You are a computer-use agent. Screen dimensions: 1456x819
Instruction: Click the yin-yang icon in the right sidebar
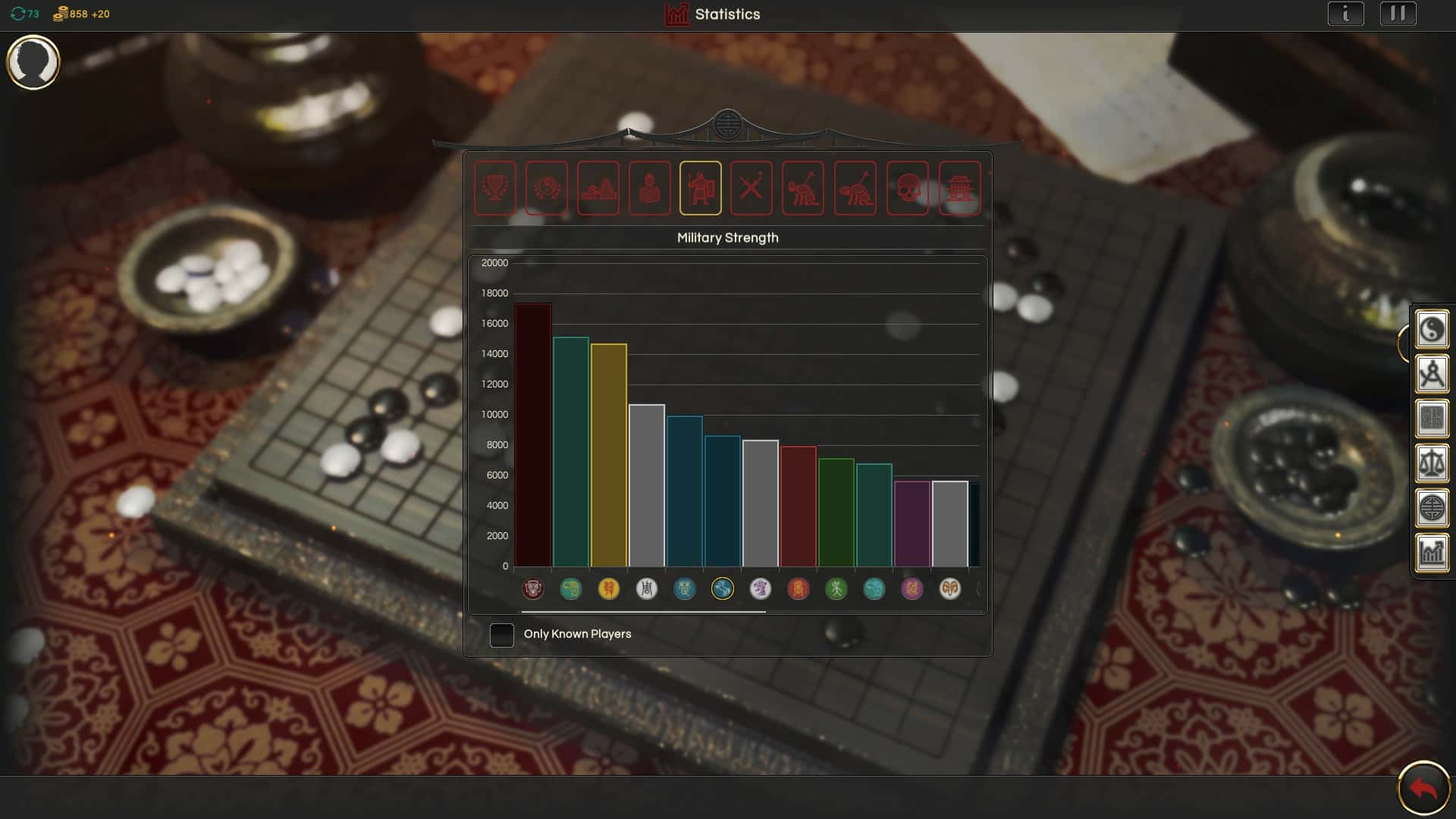[1432, 329]
